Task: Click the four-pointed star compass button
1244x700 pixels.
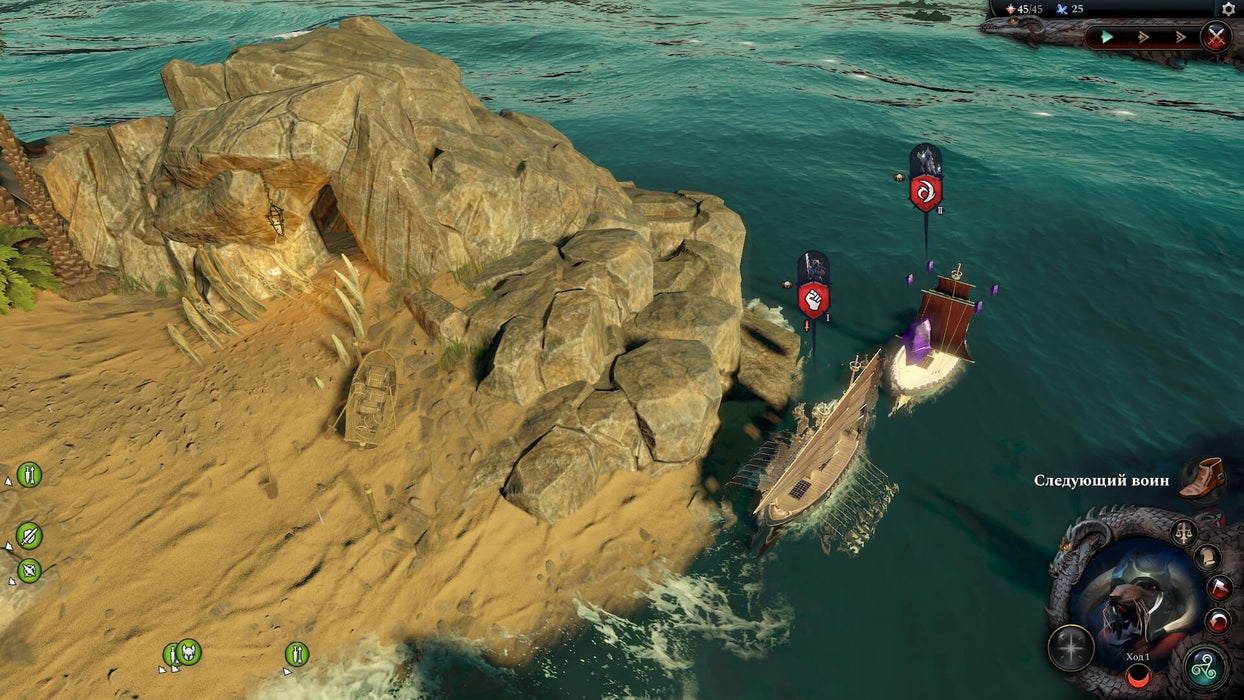Action: coord(1070,648)
